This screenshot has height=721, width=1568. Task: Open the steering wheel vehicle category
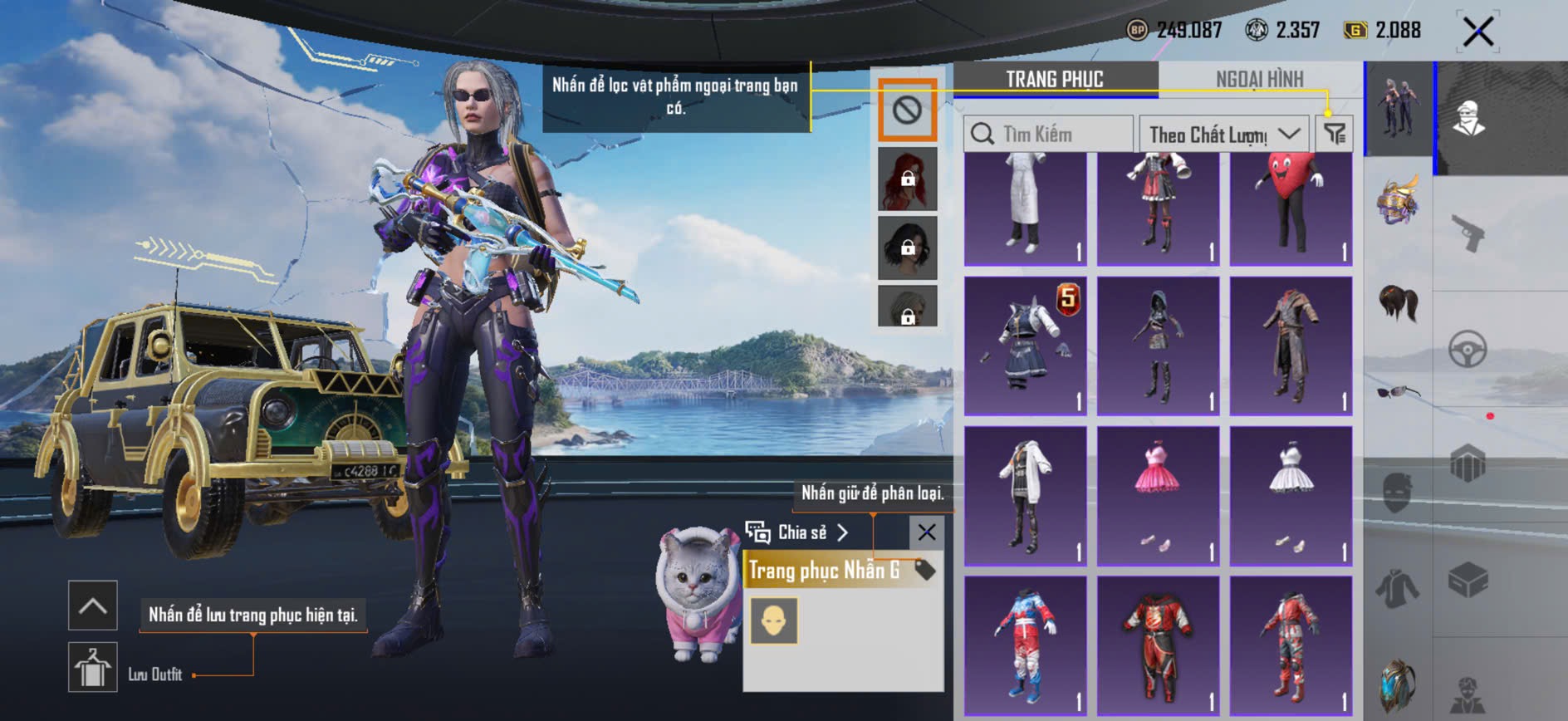pos(1468,350)
